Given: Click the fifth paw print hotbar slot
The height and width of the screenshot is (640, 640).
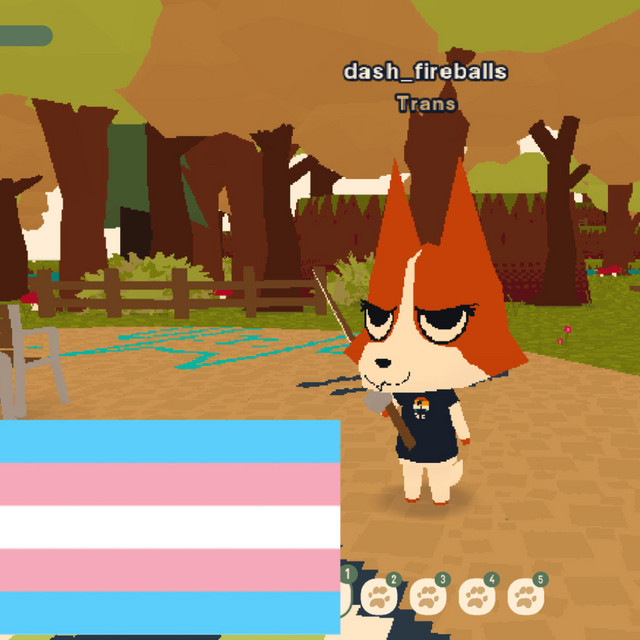Looking at the screenshot, I should pos(526,597).
